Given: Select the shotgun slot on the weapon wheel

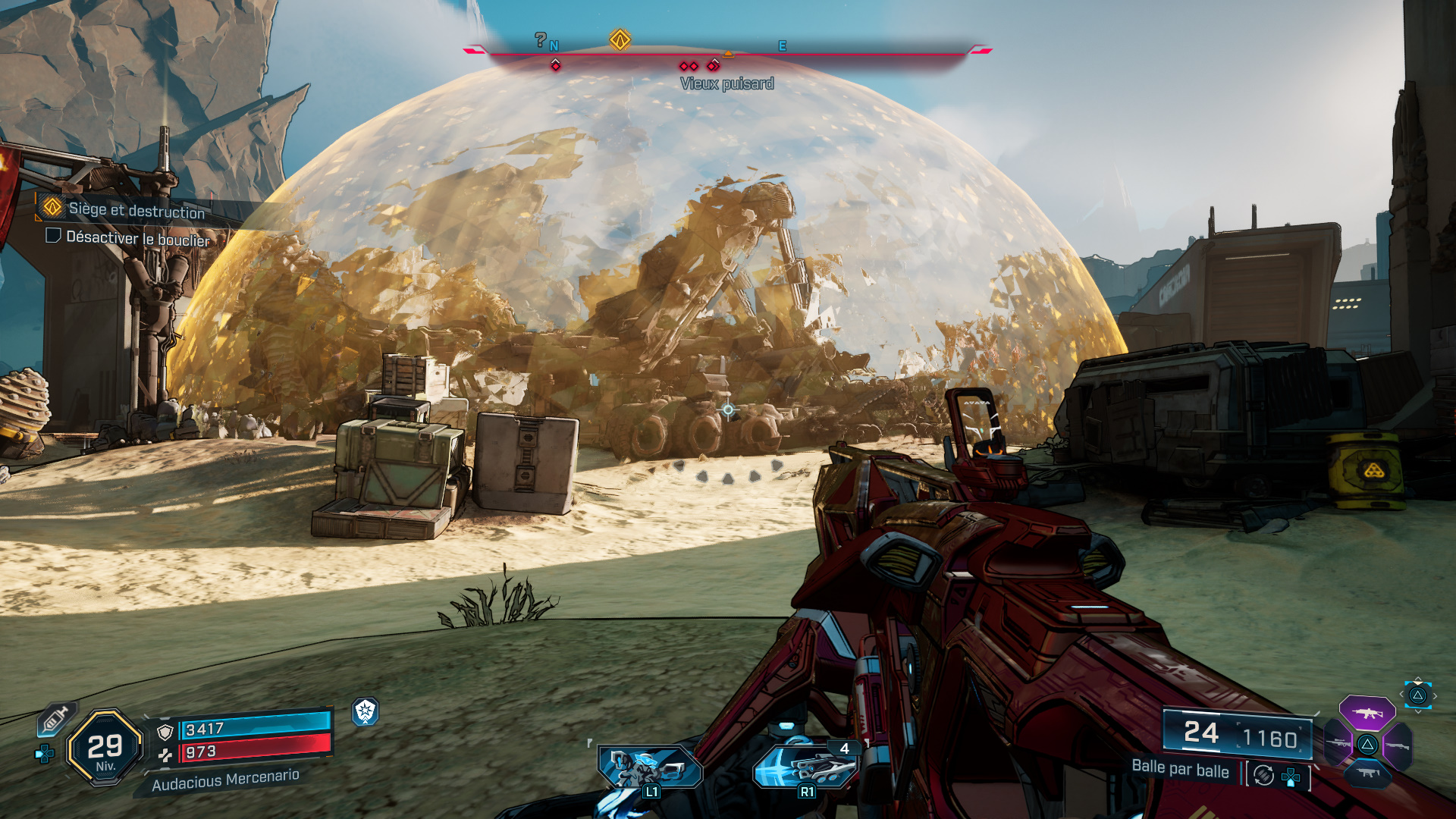Looking at the screenshot, I should [x=1398, y=745].
